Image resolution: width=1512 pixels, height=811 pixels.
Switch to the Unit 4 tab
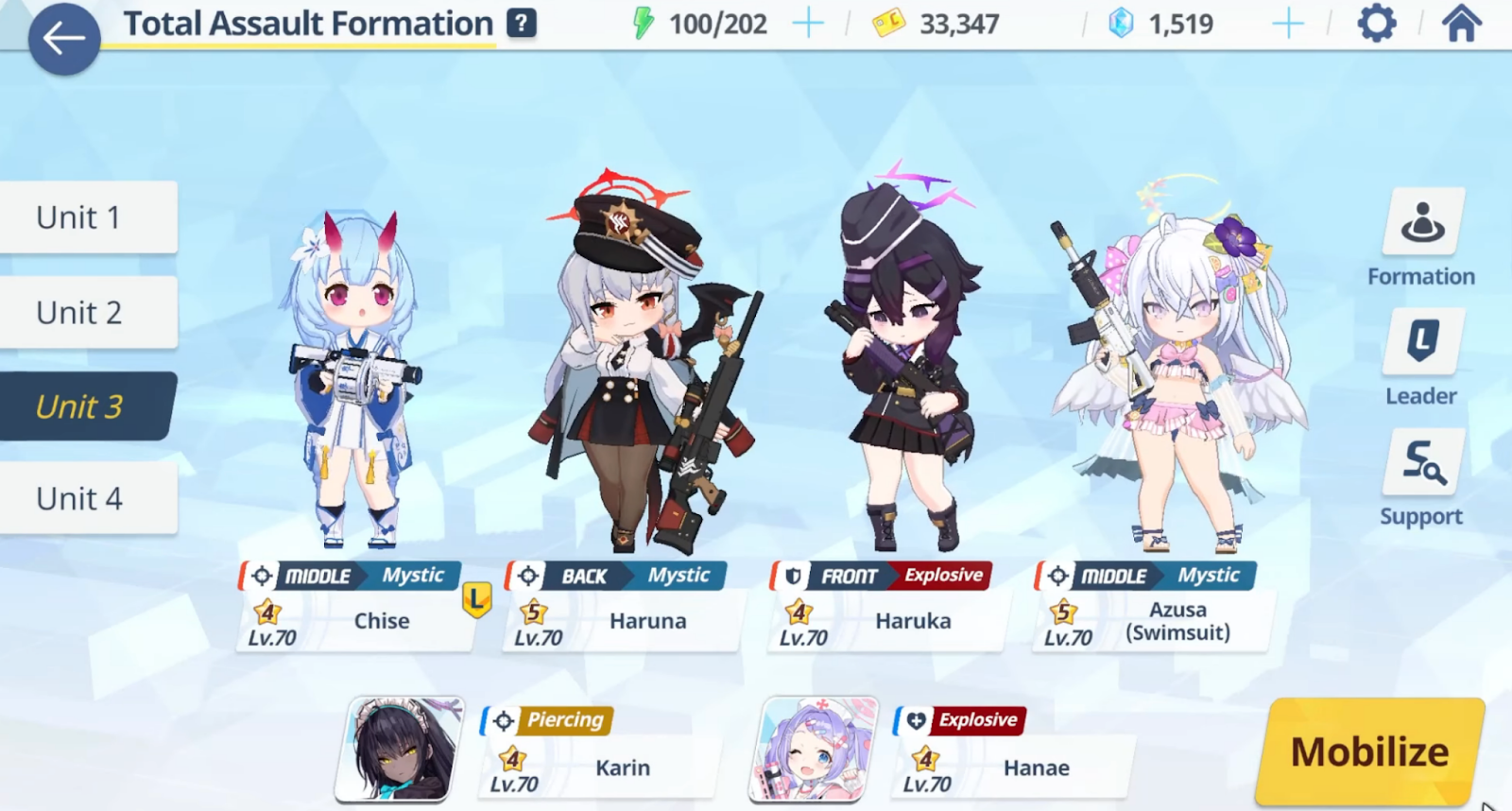pos(77,498)
